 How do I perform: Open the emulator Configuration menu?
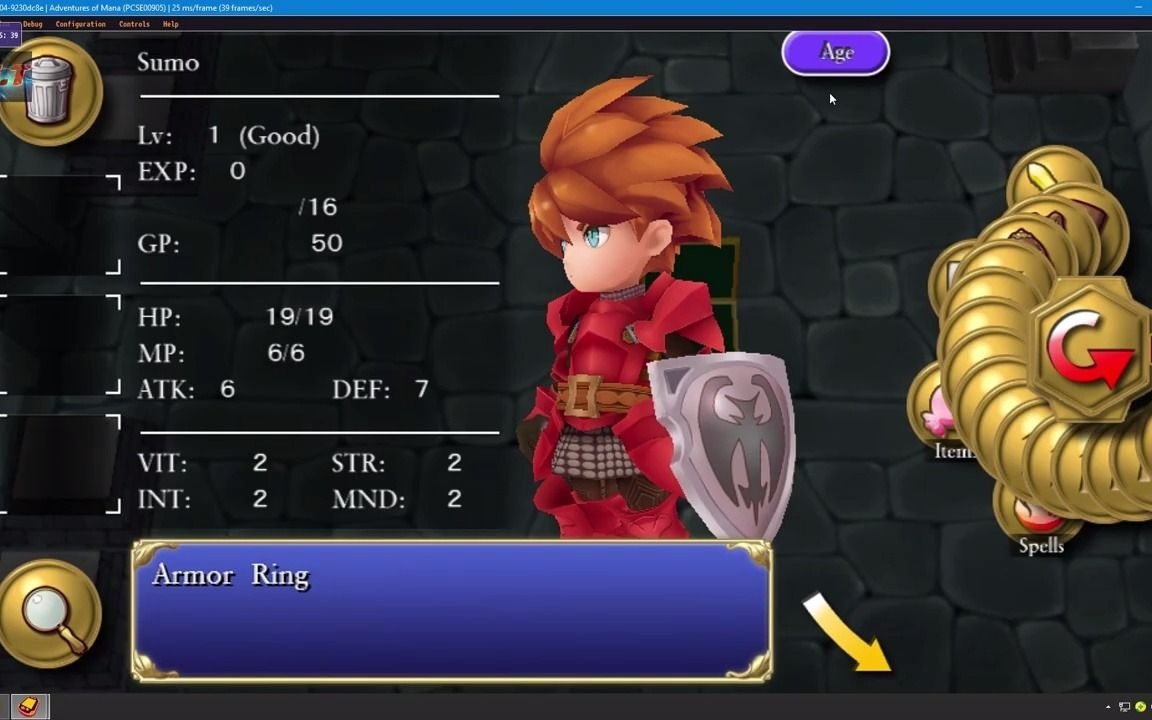click(x=80, y=24)
